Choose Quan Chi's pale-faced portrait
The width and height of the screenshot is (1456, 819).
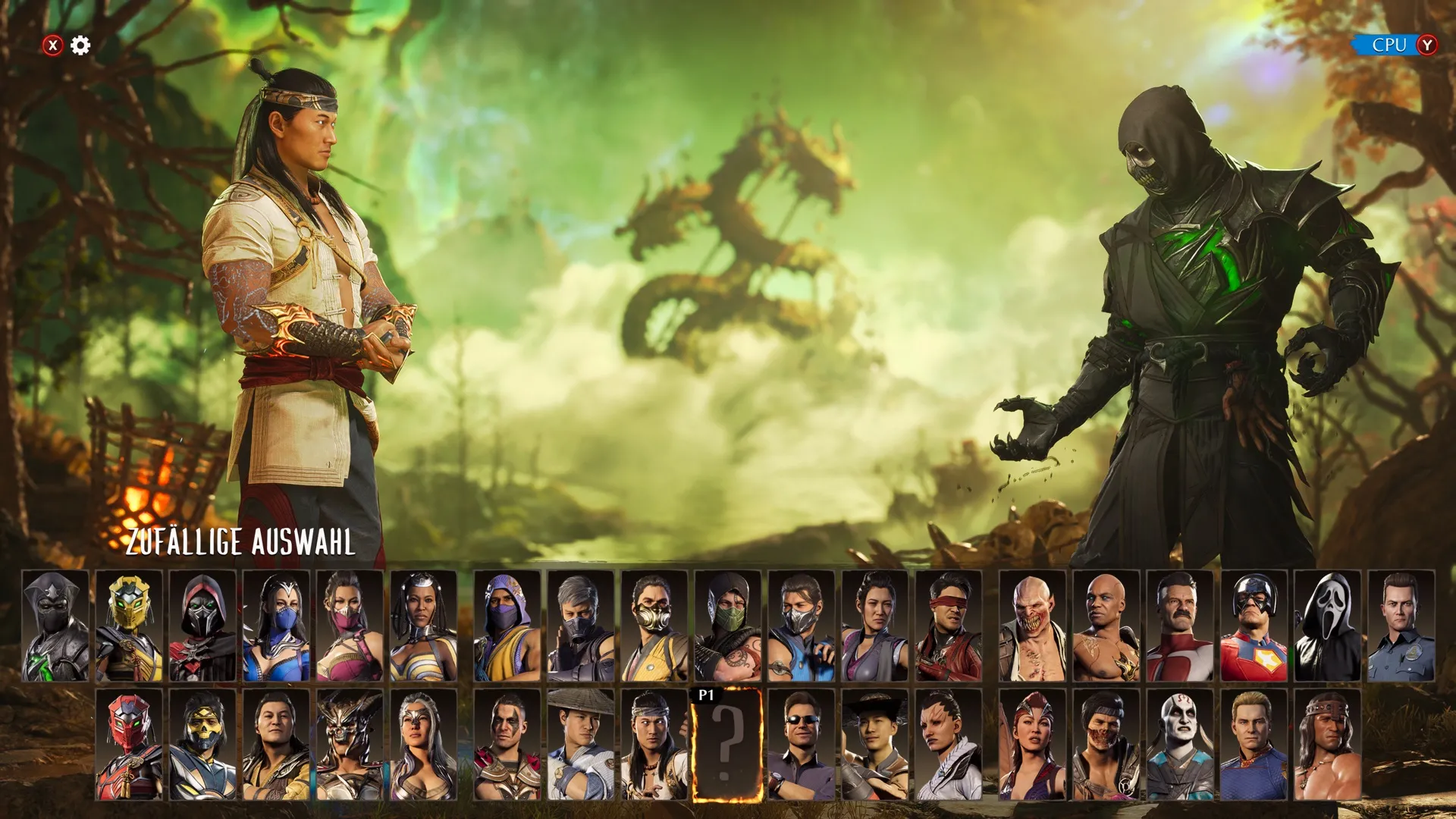point(1180,745)
